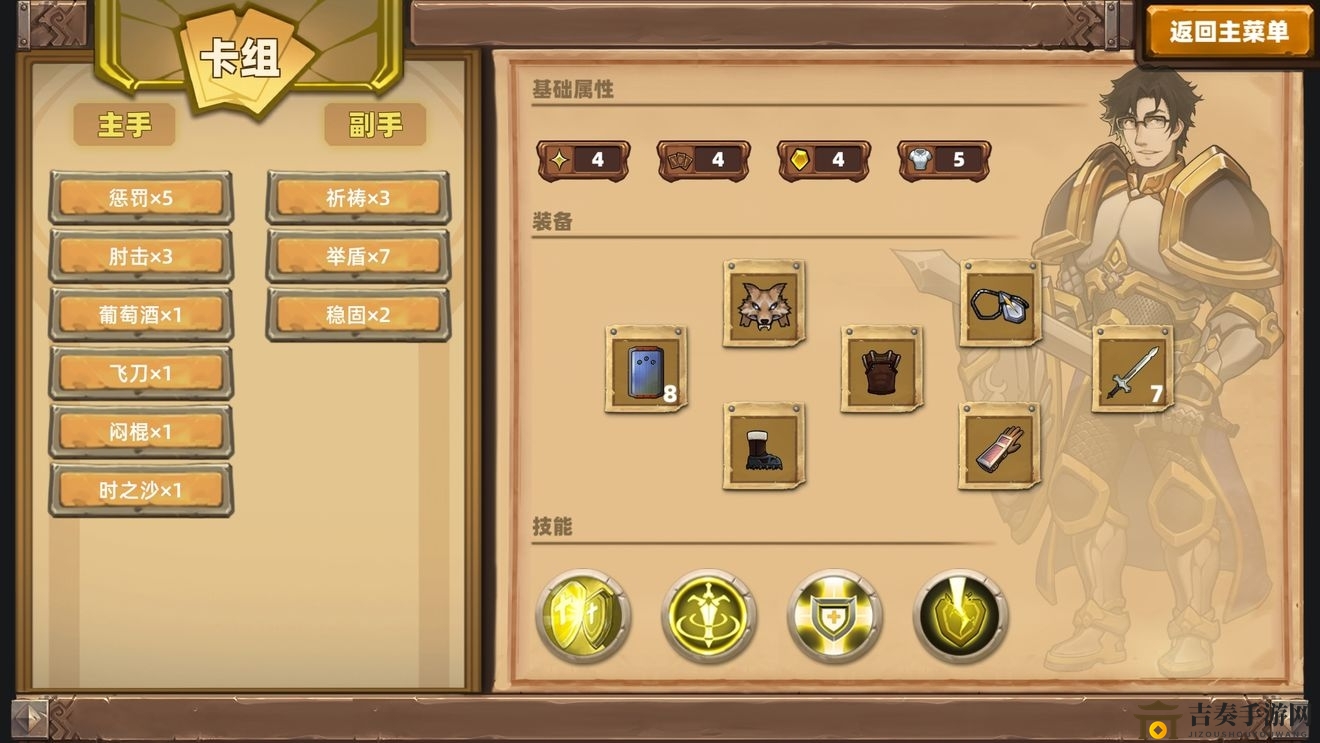Select the whirling sword skill icon
The width and height of the screenshot is (1320, 743).
[708, 615]
